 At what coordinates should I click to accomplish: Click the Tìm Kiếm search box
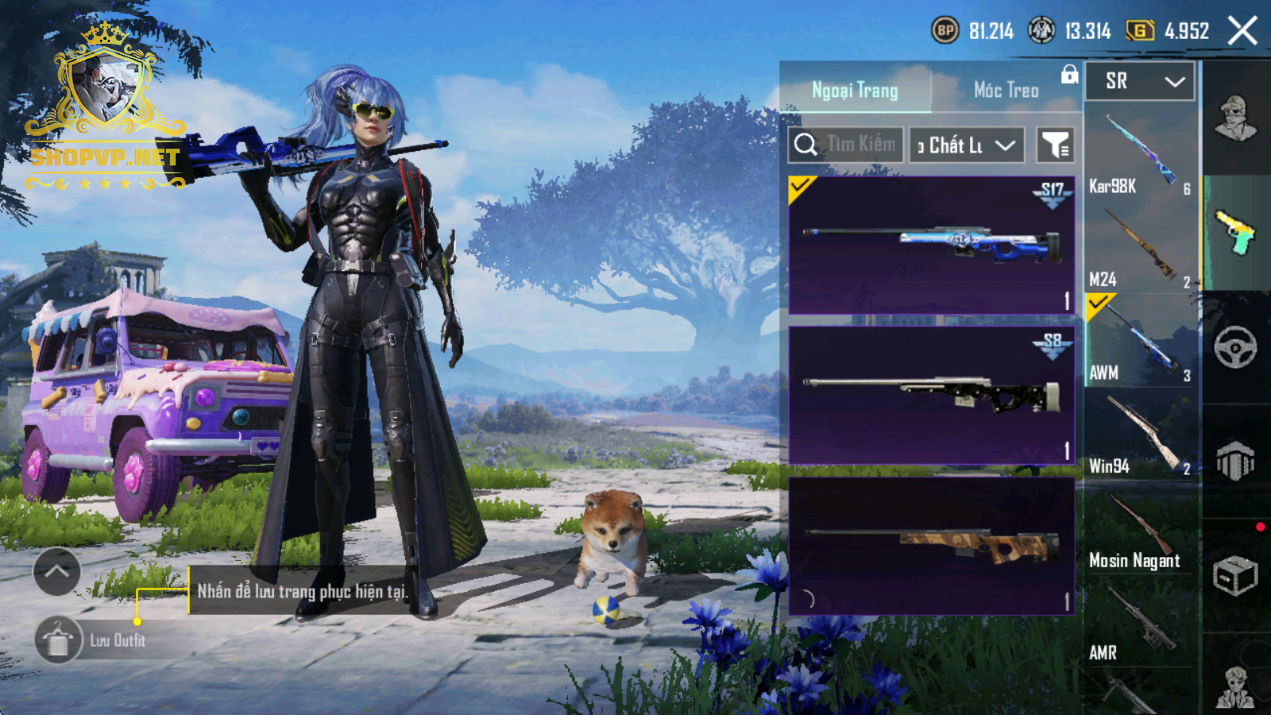[x=846, y=145]
